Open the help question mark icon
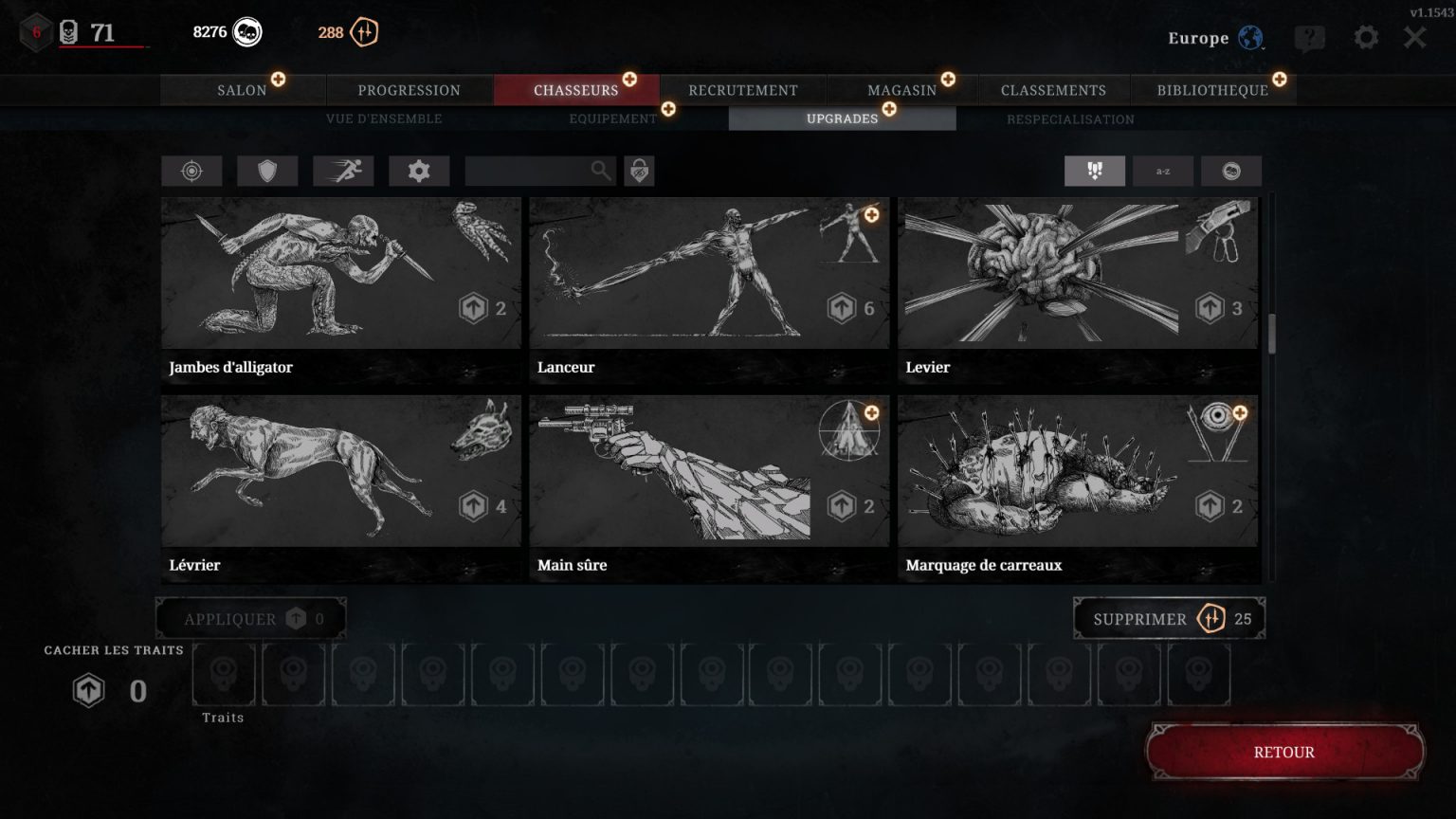Screen dimensions: 1456x819 tap(1311, 38)
